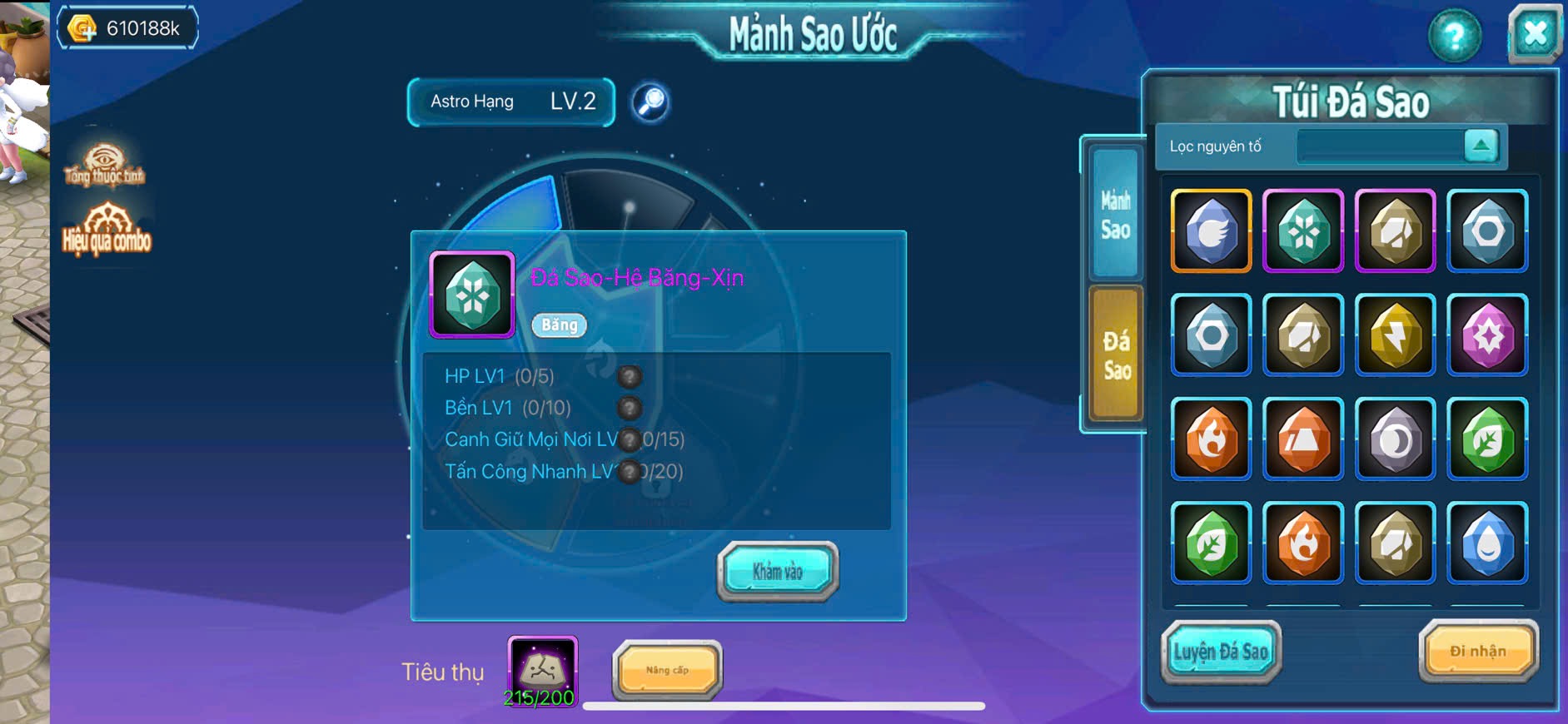Add gold with the coin plus icon
The height and width of the screenshot is (724, 1568).
82,29
